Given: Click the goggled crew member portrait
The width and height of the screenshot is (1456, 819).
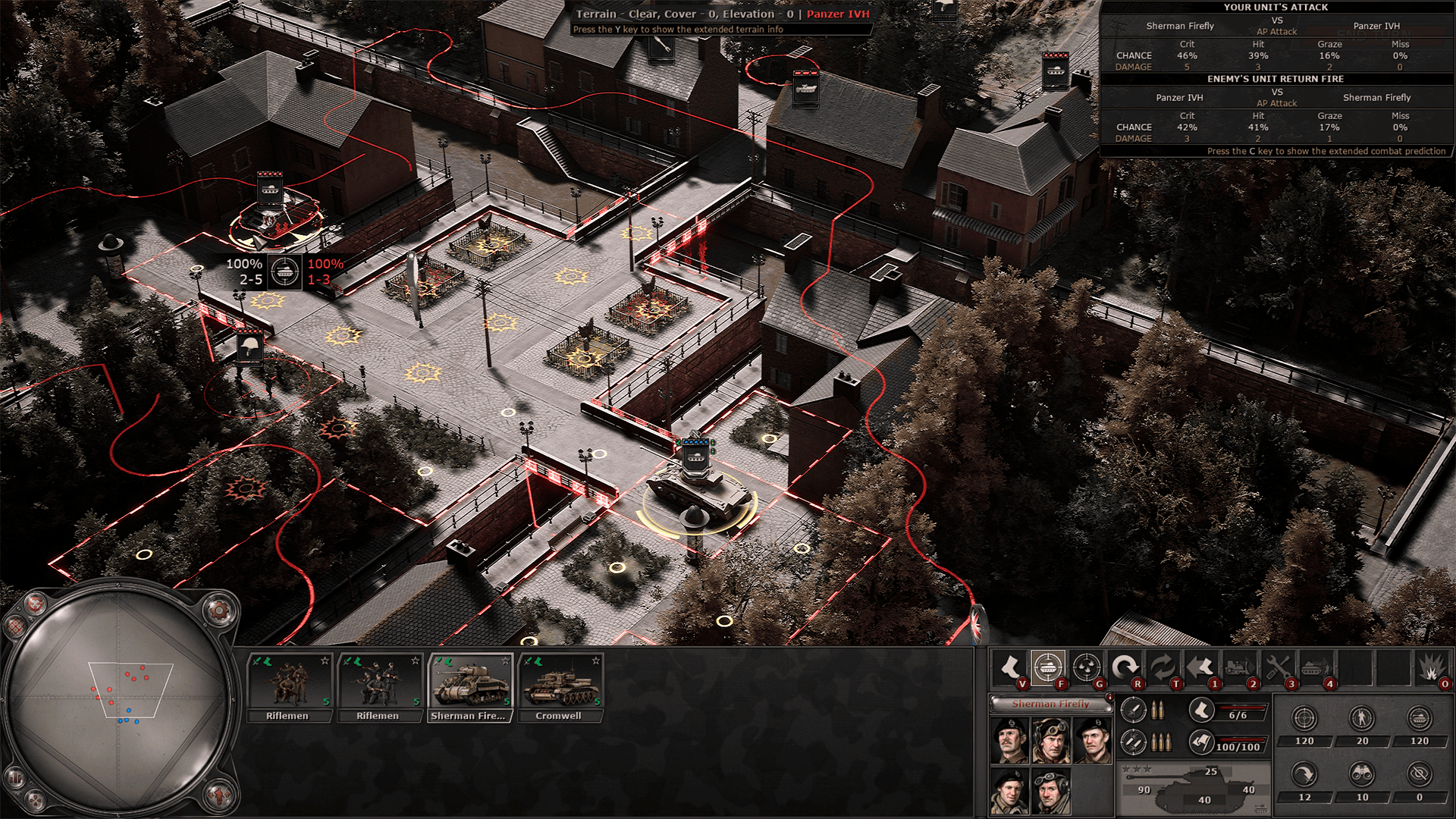Looking at the screenshot, I should click(1050, 739).
